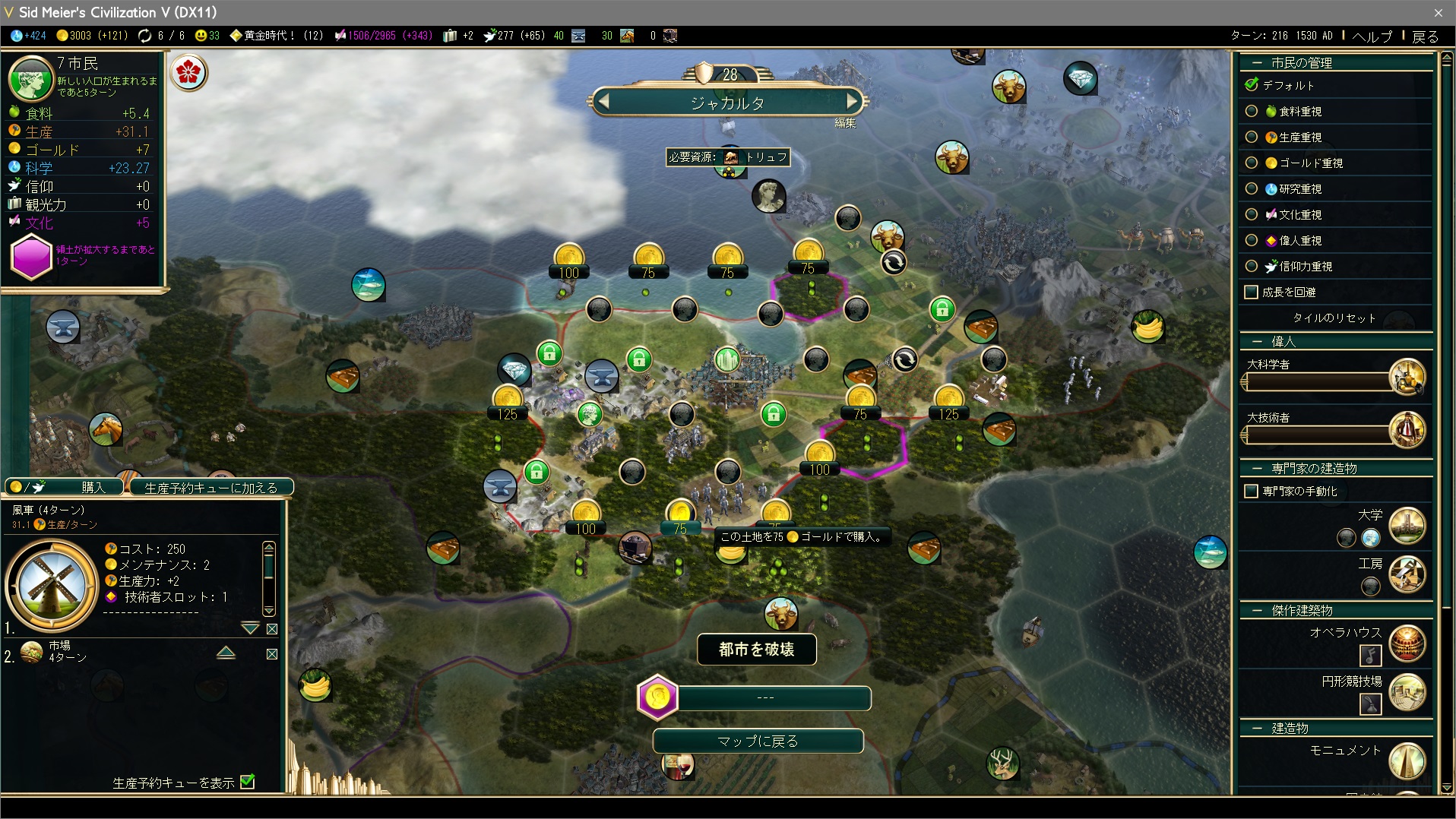Go to previous city with left arrow
The height and width of the screenshot is (819, 1456).
pos(603,101)
